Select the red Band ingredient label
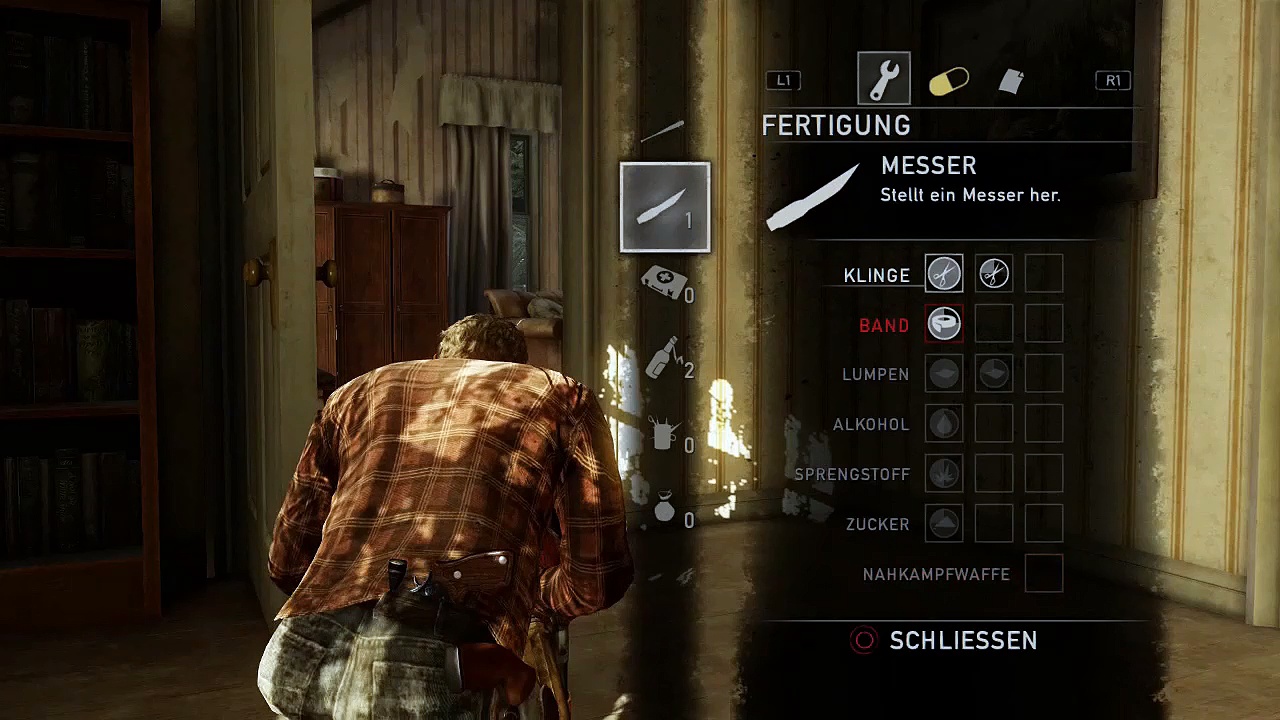Image resolution: width=1280 pixels, height=720 pixels. click(884, 326)
